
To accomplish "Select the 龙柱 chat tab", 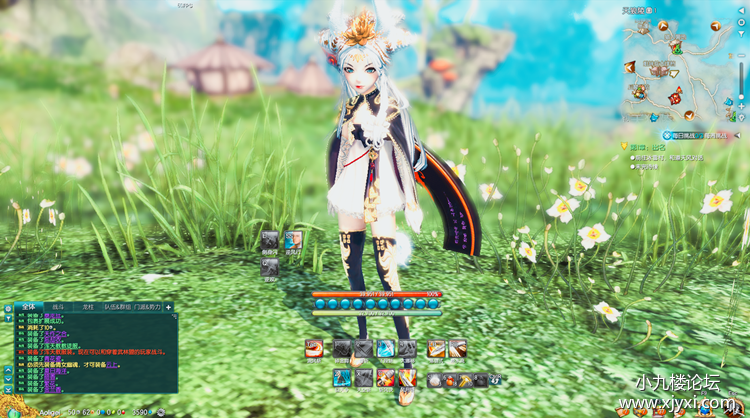I will [x=87, y=306].
